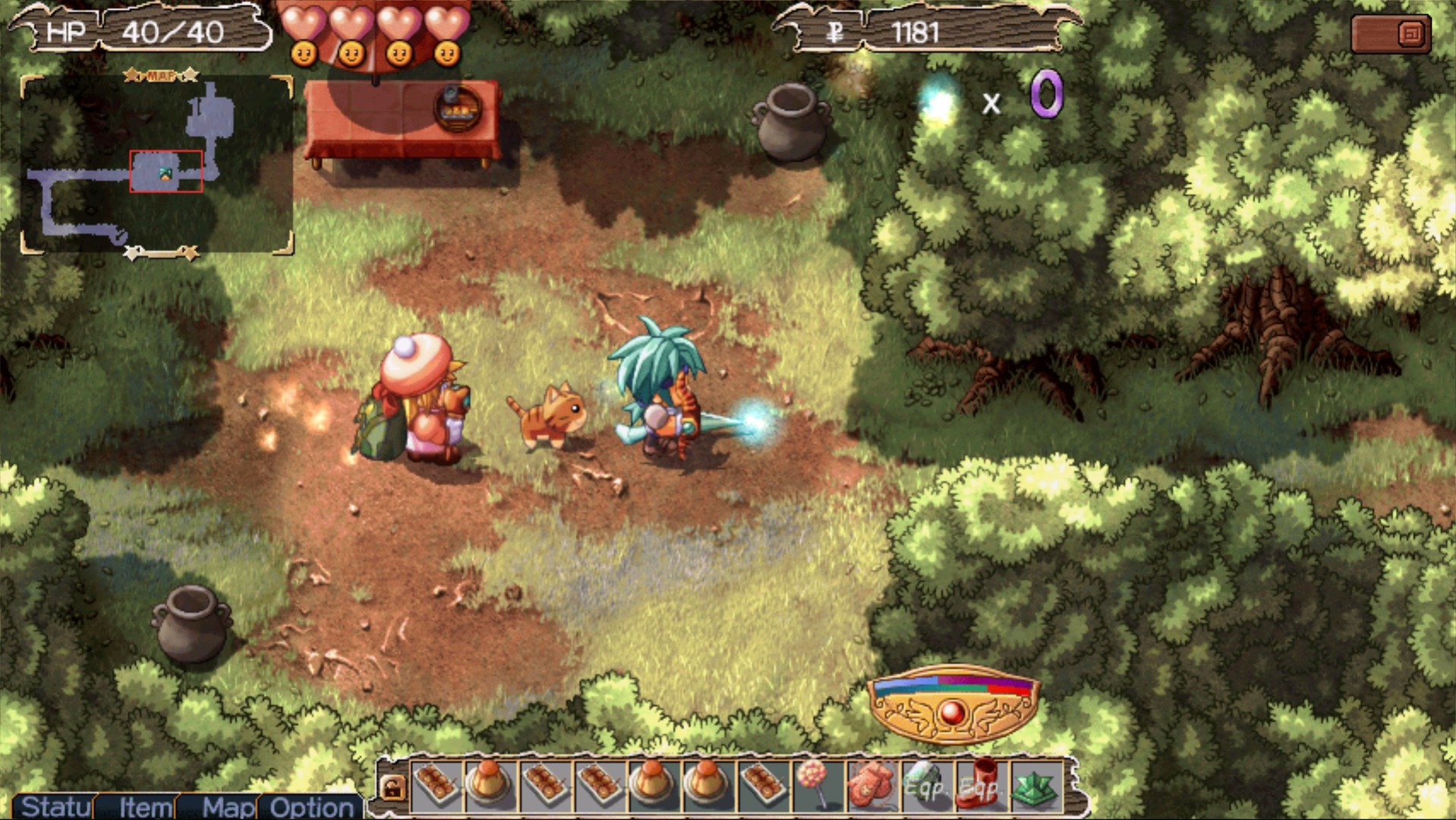Screen dimensions: 1456x820
Task: Click the sparkle counter icon showing x 0
Action: click(938, 102)
